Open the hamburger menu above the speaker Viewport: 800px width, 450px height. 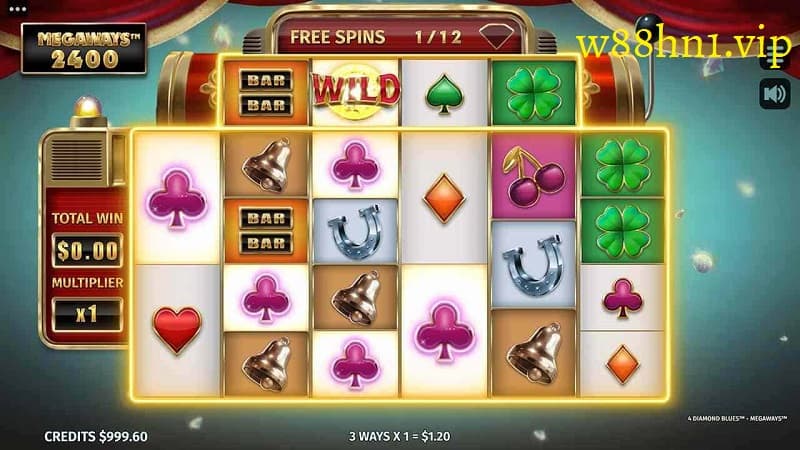tap(773, 57)
